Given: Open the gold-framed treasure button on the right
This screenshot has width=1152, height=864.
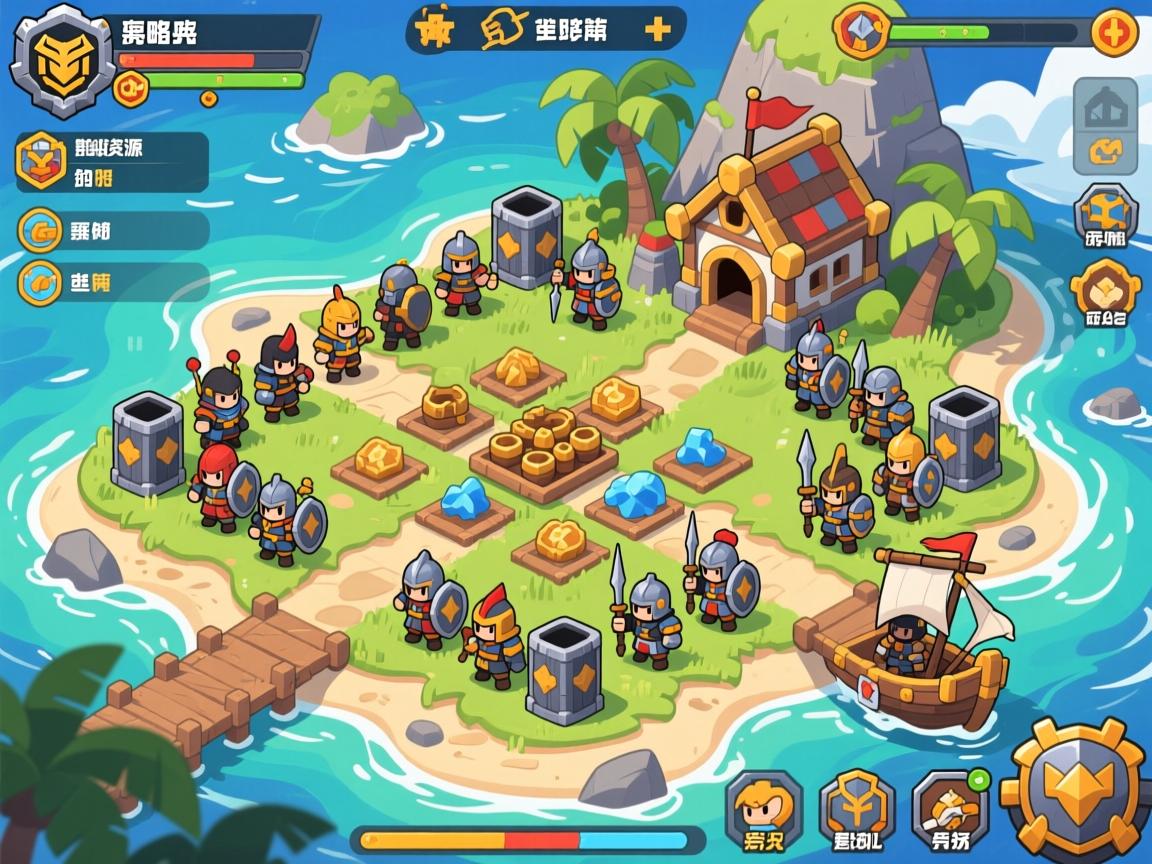Looking at the screenshot, I should pos(1105,293).
